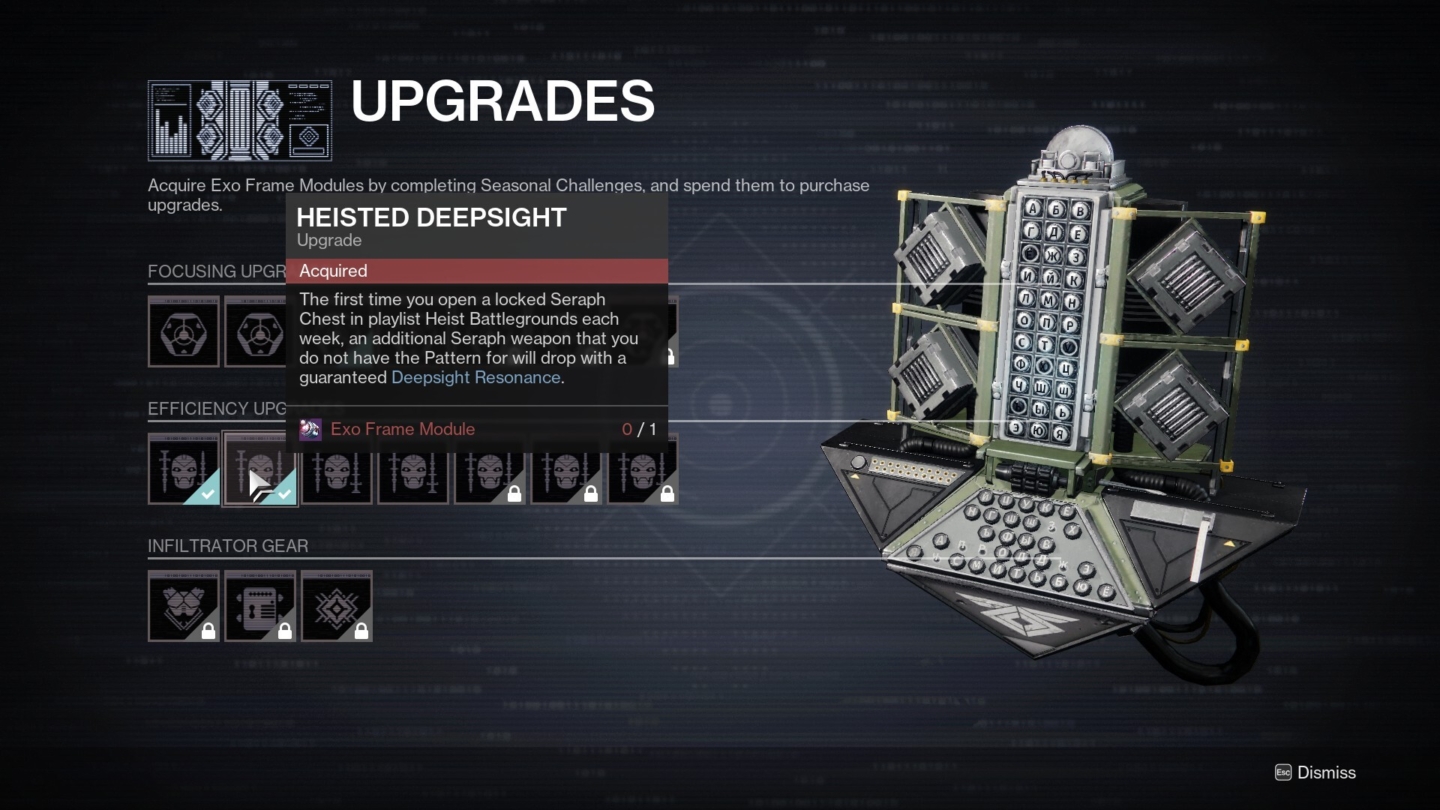
Task: Click the Exo Frame Module currency icon
Action: [x=310, y=429]
